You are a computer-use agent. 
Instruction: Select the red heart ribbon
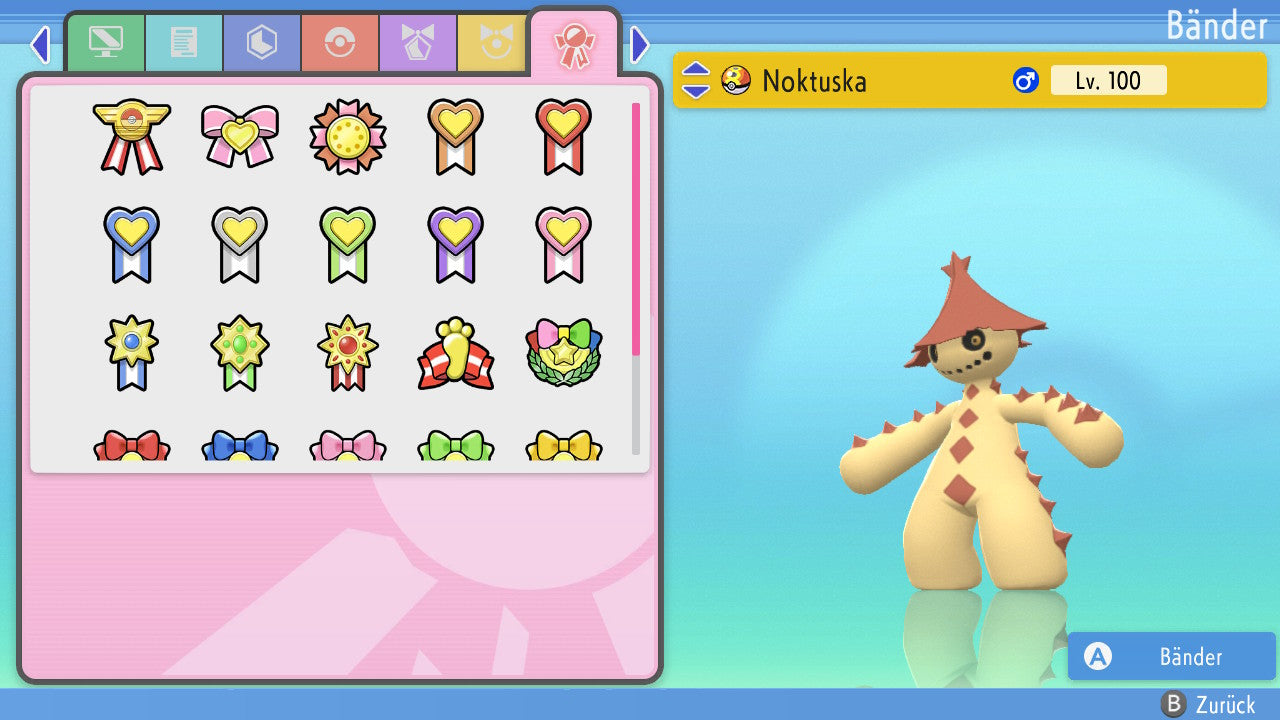564,136
